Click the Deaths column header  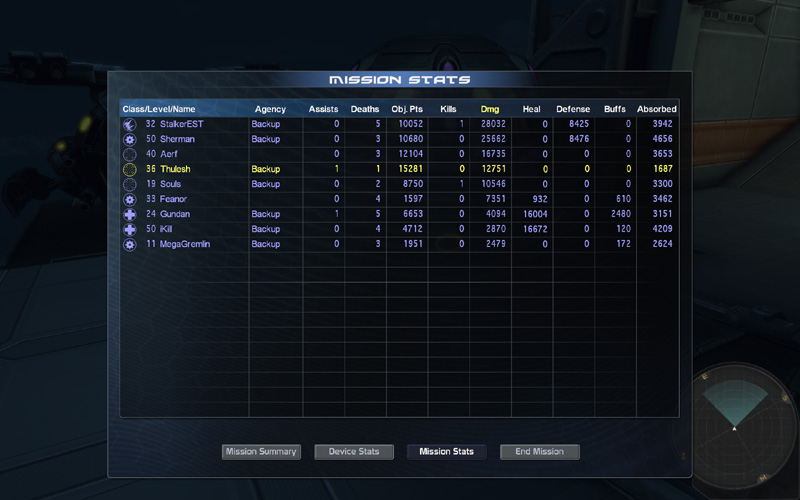click(x=365, y=109)
